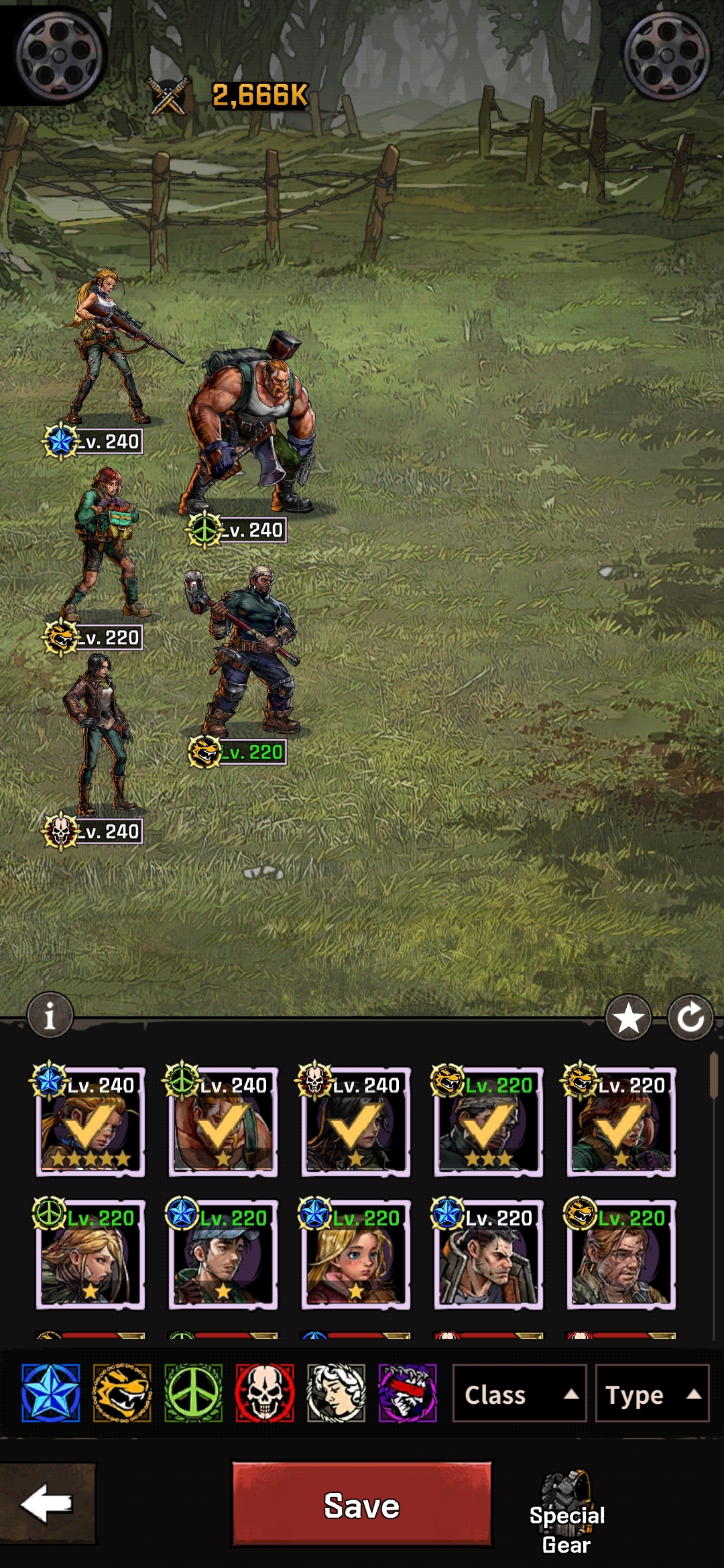Screen dimensions: 724x1568
Task: Open the Class filter dropdown
Action: pyautogui.click(x=520, y=1394)
